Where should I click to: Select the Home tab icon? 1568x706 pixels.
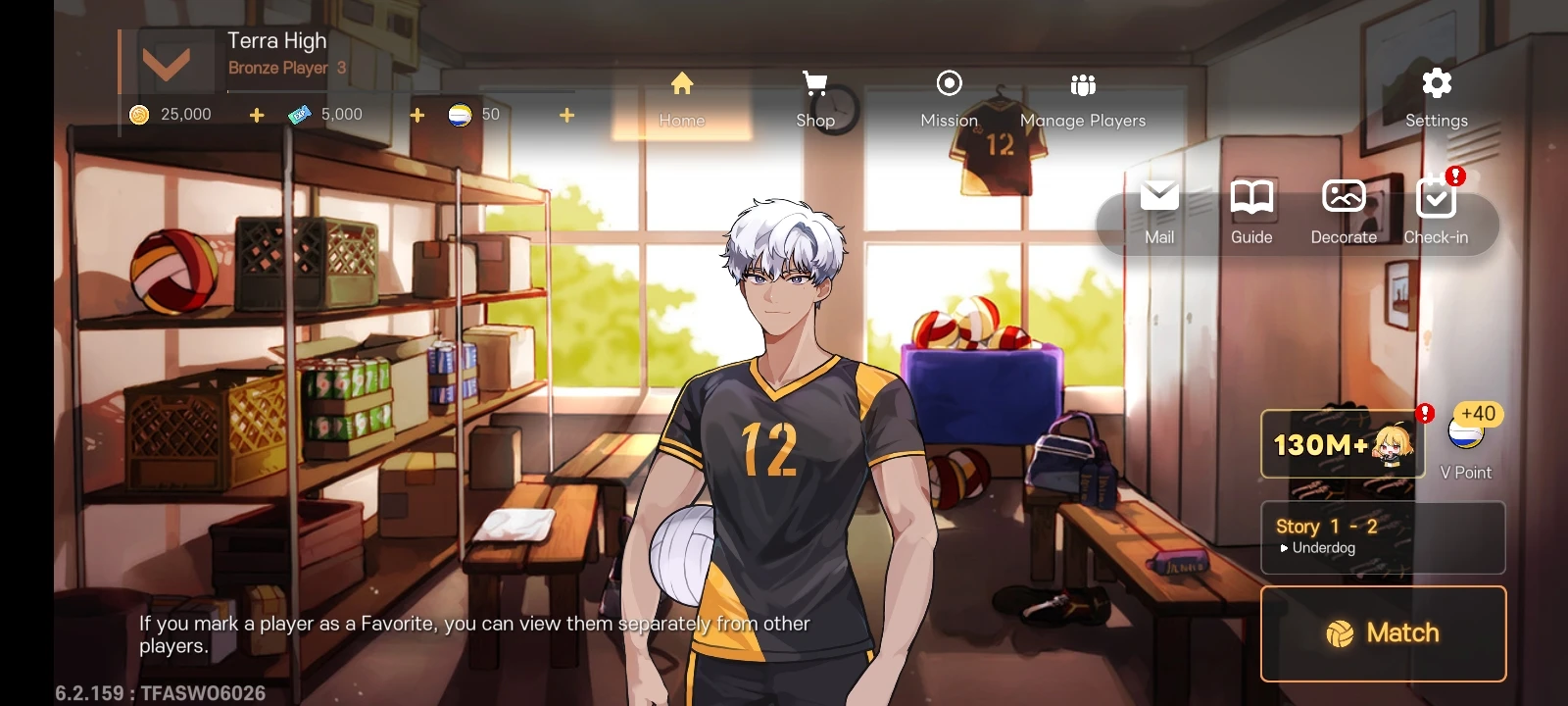[683, 84]
